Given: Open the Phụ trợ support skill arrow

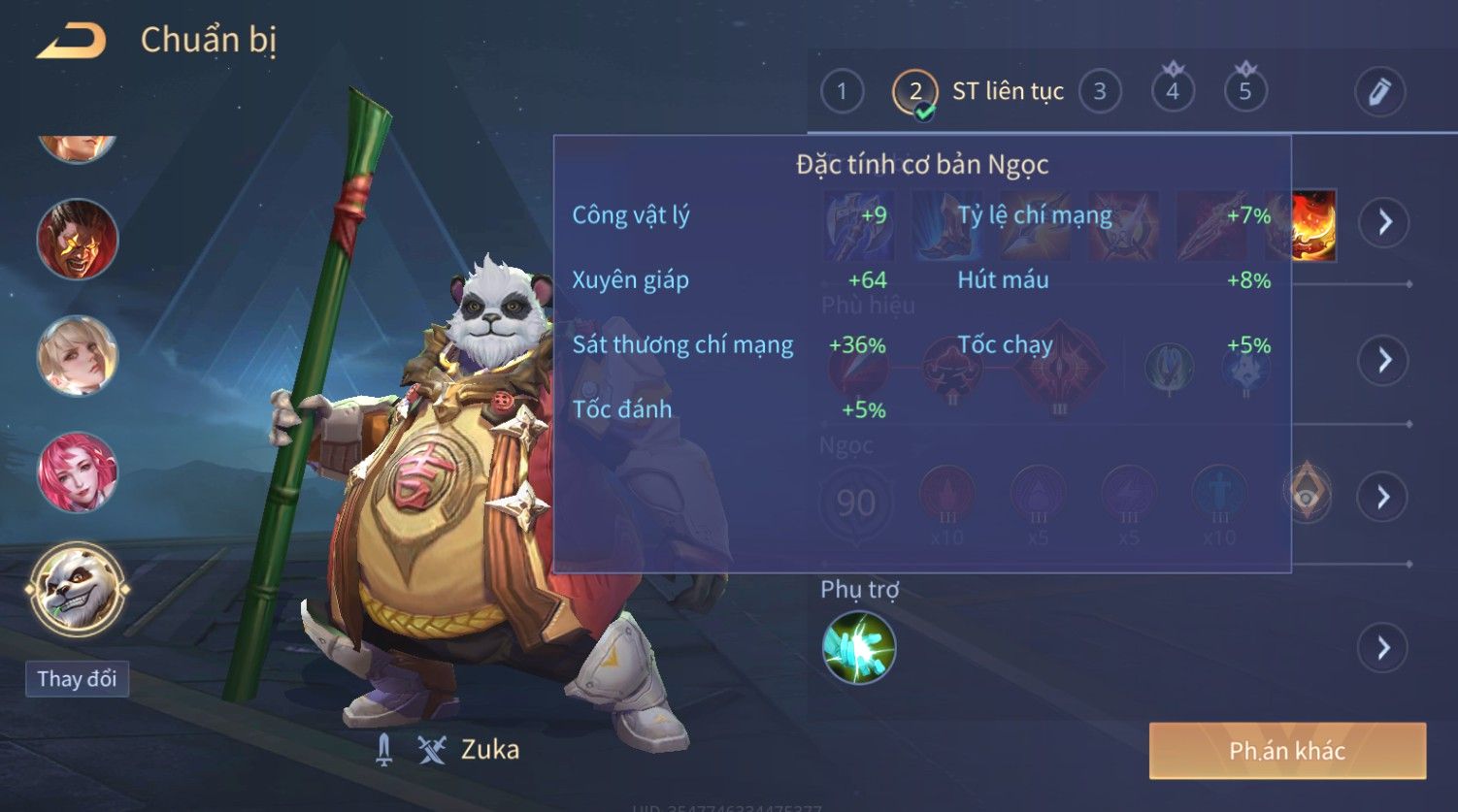Looking at the screenshot, I should pos(1384,647).
